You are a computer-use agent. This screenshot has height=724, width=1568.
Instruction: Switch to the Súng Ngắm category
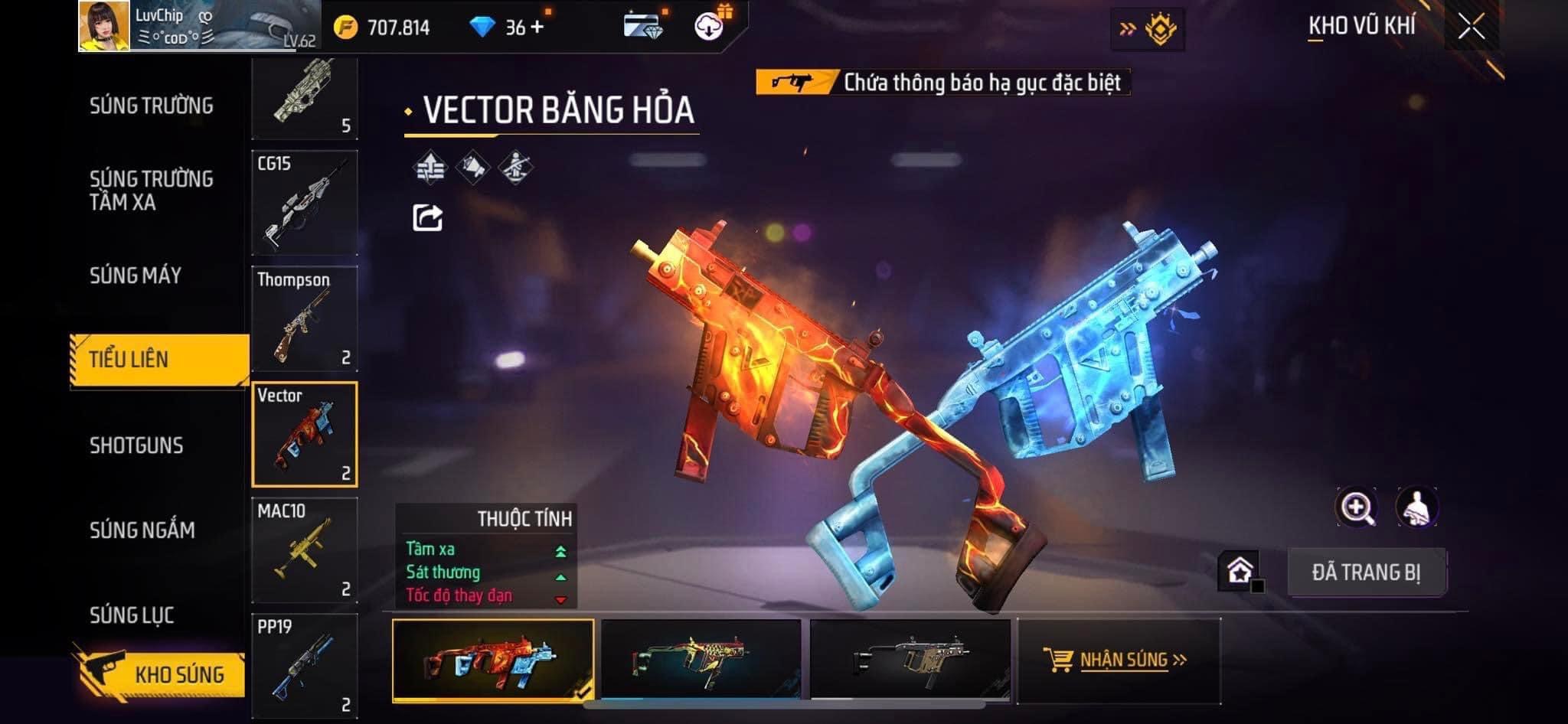pyautogui.click(x=142, y=530)
